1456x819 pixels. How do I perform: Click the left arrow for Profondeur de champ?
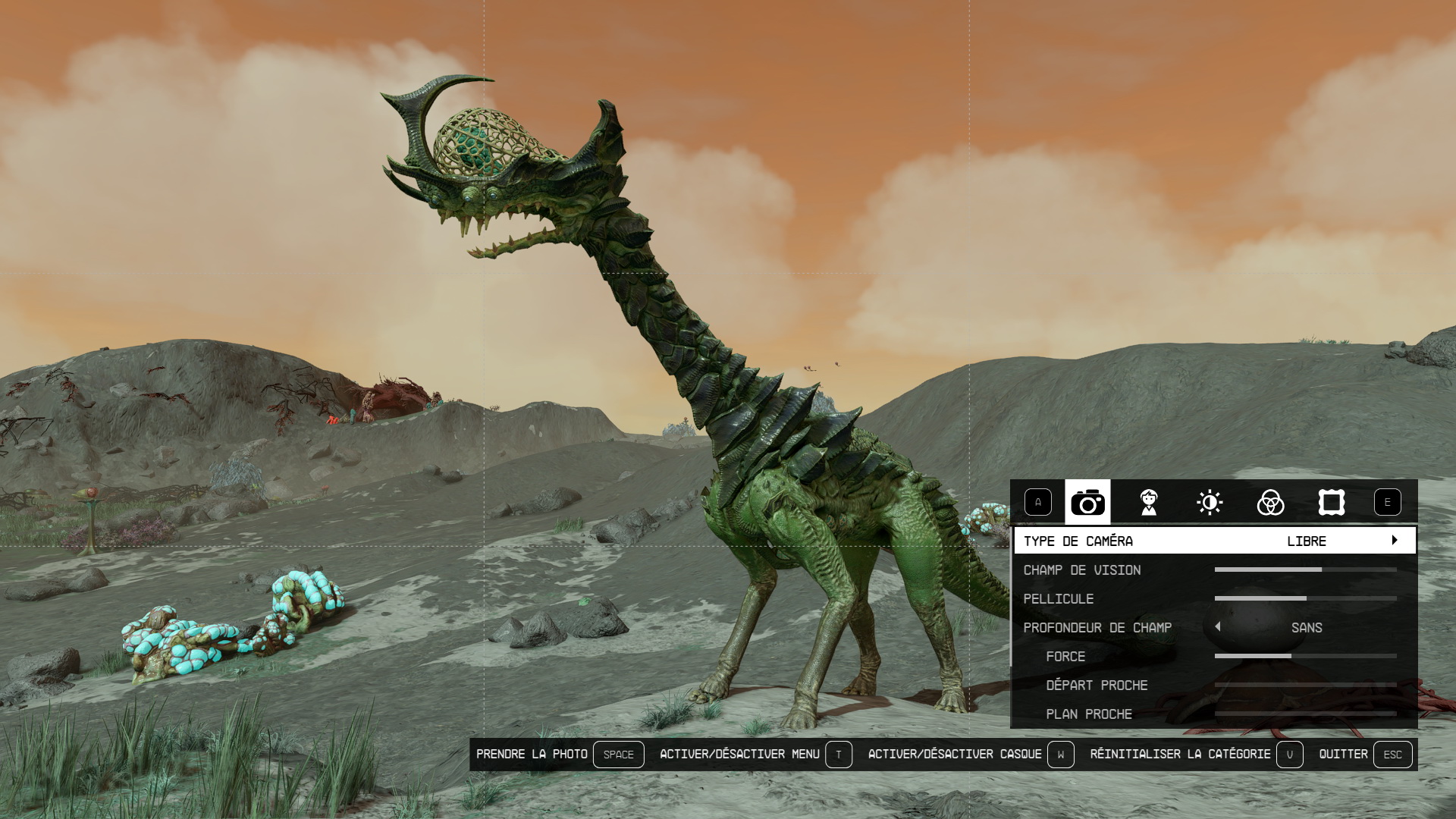(1218, 627)
